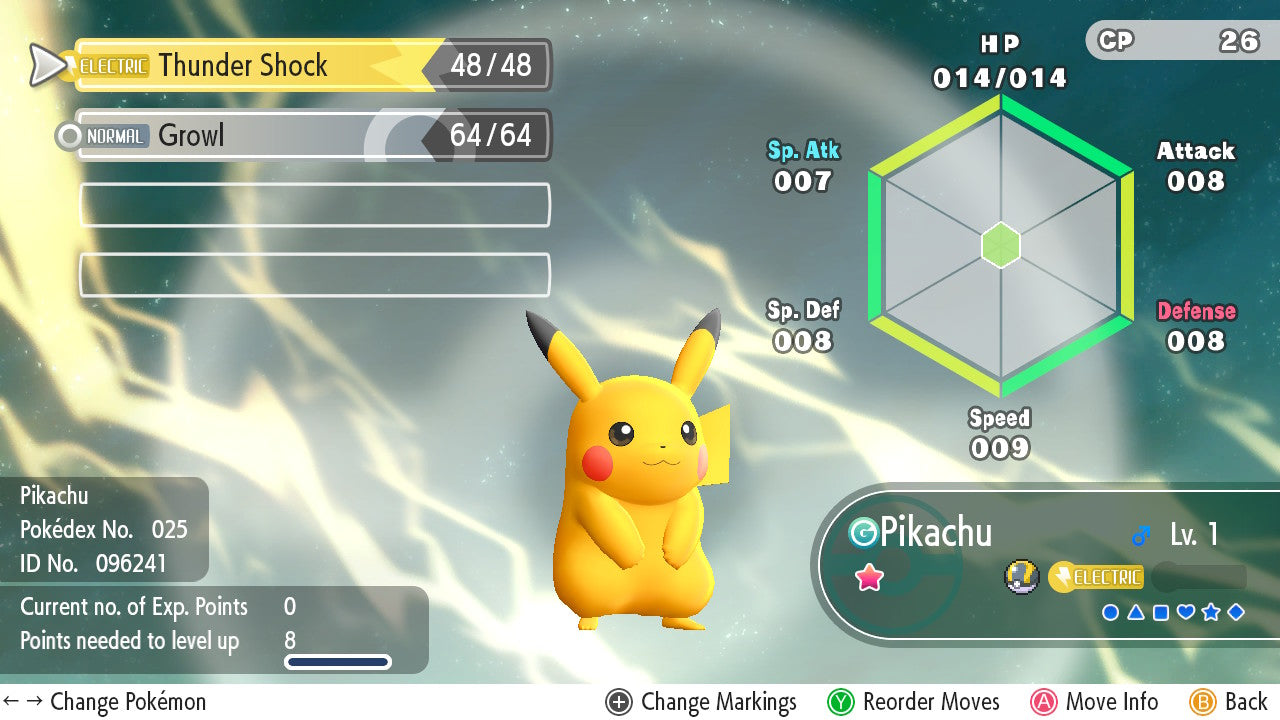The width and height of the screenshot is (1280, 720).
Task: Click the pink star favorite icon
Action: click(869, 578)
